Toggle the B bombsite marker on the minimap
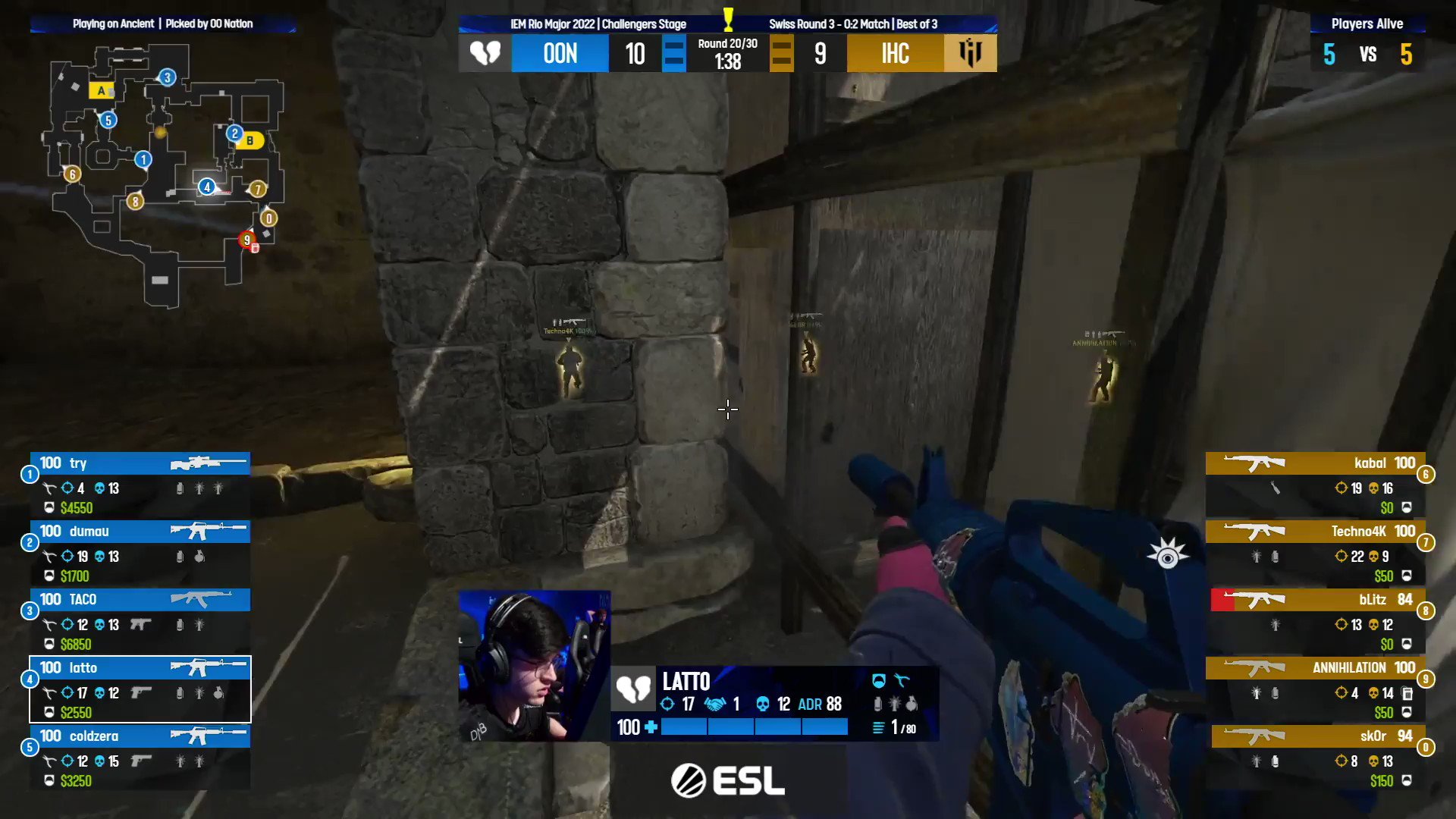Image resolution: width=1456 pixels, height=819 pixels. [x=249, y=141]
